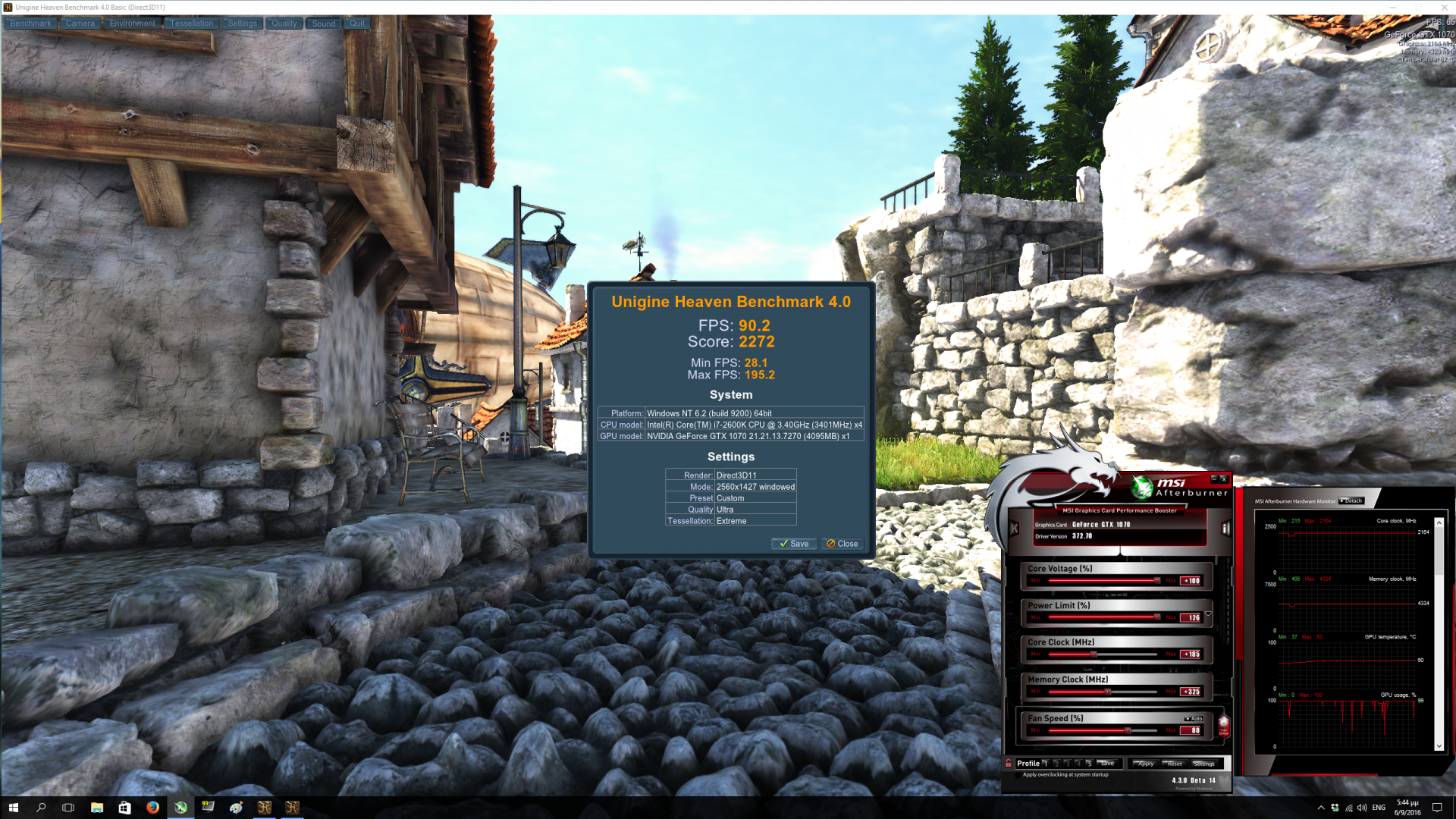Toggle the Auto fan speed button
This screenshot has width=1456, height=819.
(x=1194, y=719)
